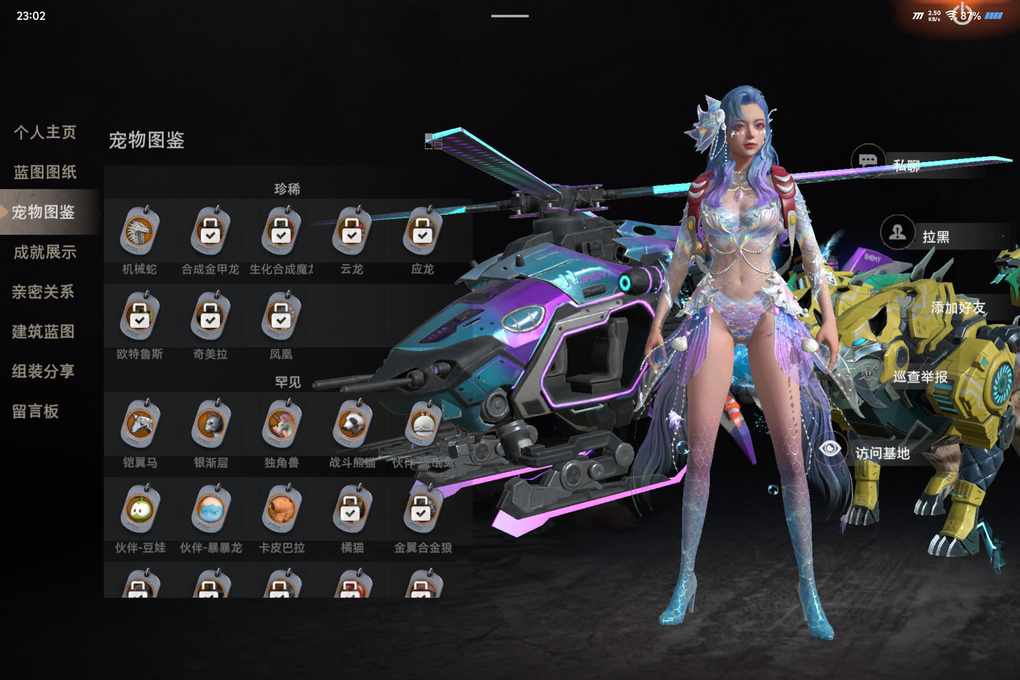Click the locked 凤凰 pet badge
Viewport: 1020px width, 680px height.
281,316
